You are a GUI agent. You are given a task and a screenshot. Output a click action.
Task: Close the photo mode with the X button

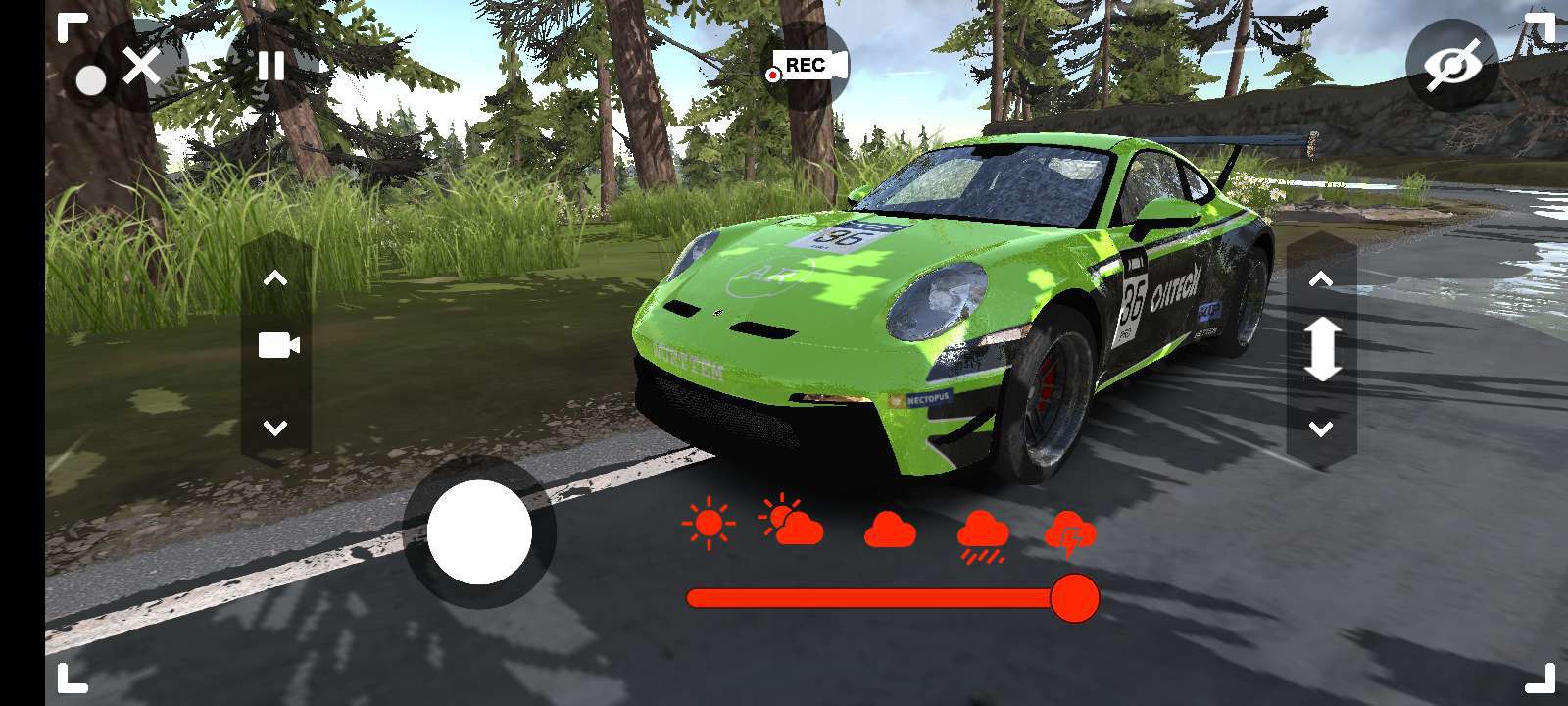coord(142,68)
